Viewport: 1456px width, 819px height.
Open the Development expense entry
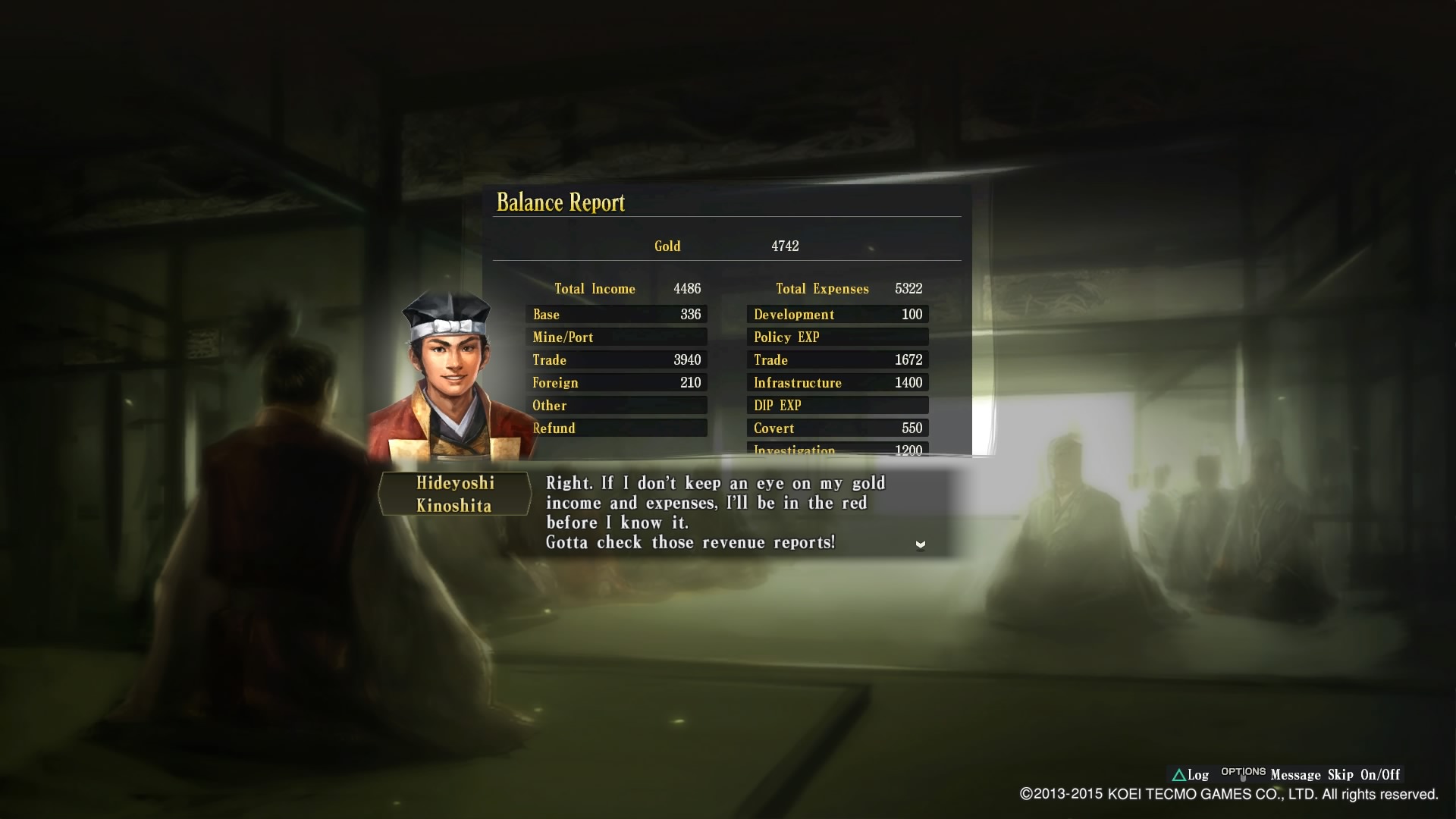[x=837, y=314]
